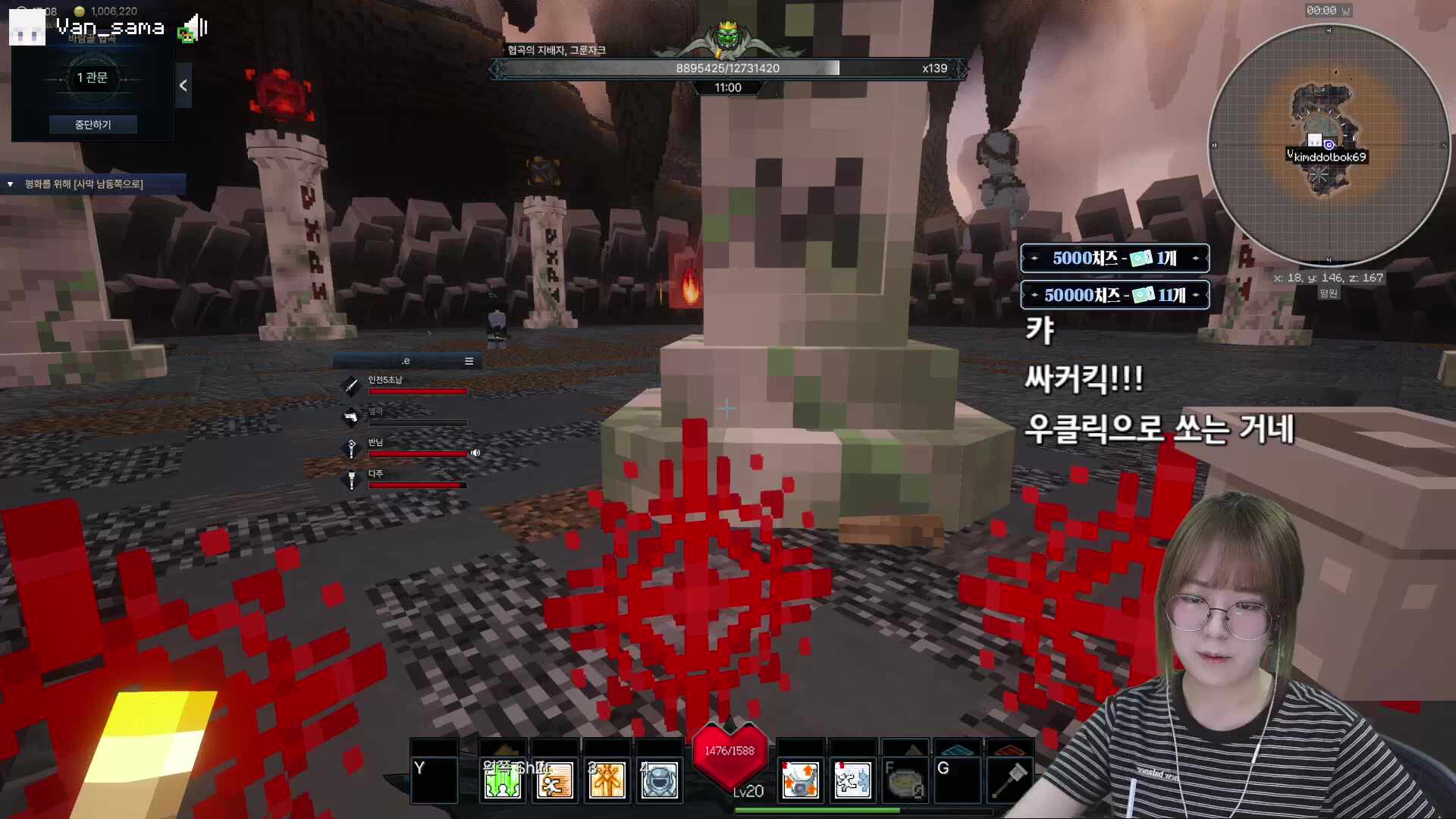The image size is (1456, 819).
Task: Click the rifle class icon beside 인천5초남
Action: point(350,385)
